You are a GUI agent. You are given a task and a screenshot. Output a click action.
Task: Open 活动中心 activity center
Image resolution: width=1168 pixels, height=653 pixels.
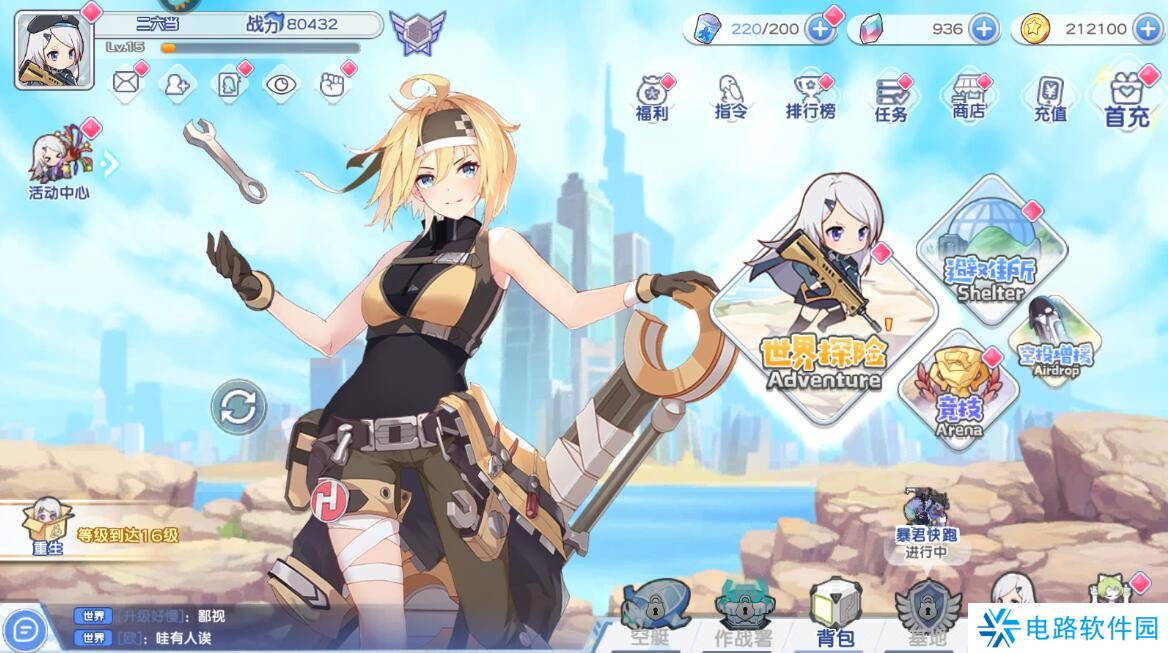[58, 161]
